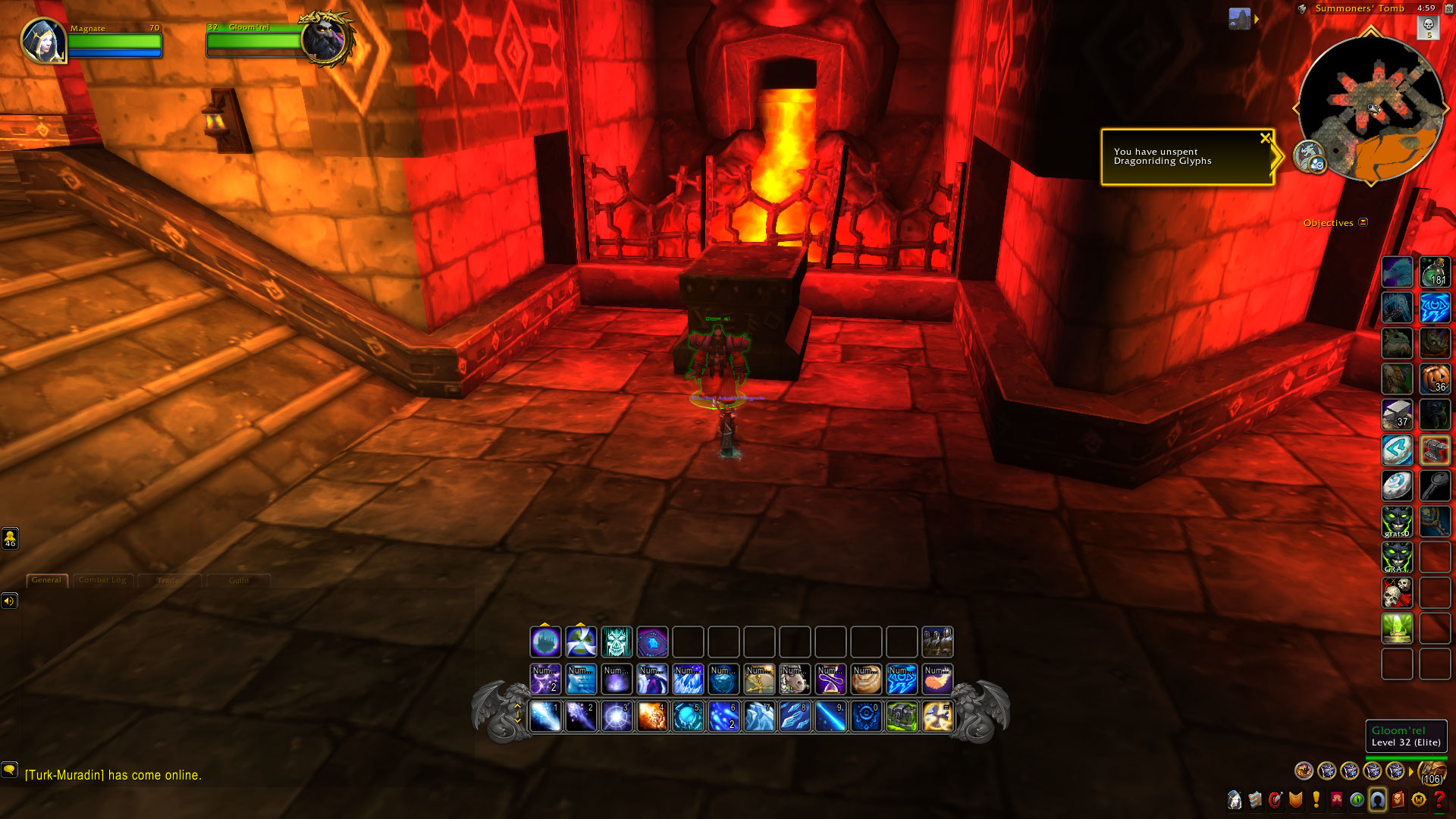
Task: Open the main backpack with 106 slots
Action: click(x=1431, y=772)
